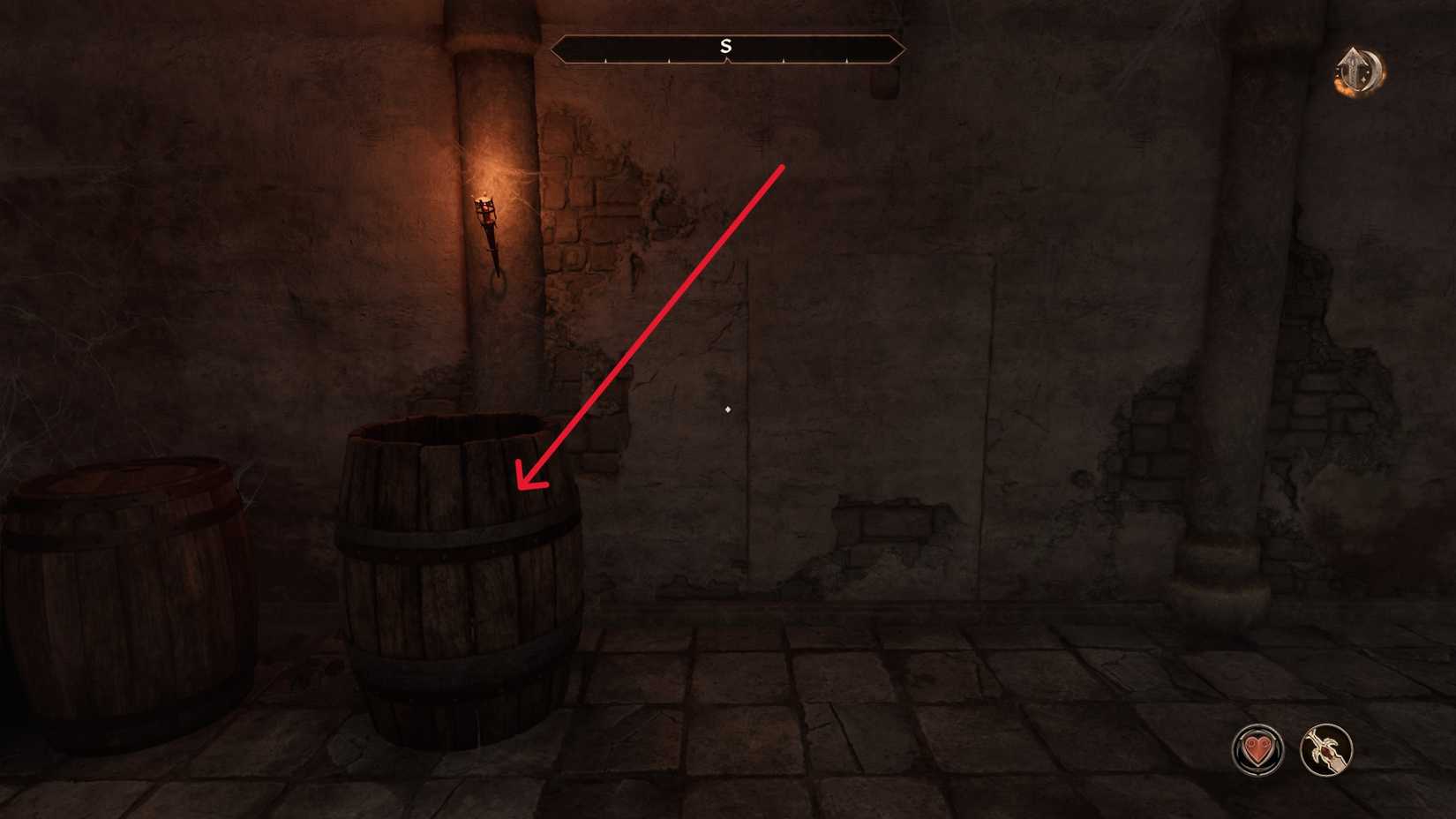
Task: Click the small white aiming reticle
Action: (x=726, y=409)
